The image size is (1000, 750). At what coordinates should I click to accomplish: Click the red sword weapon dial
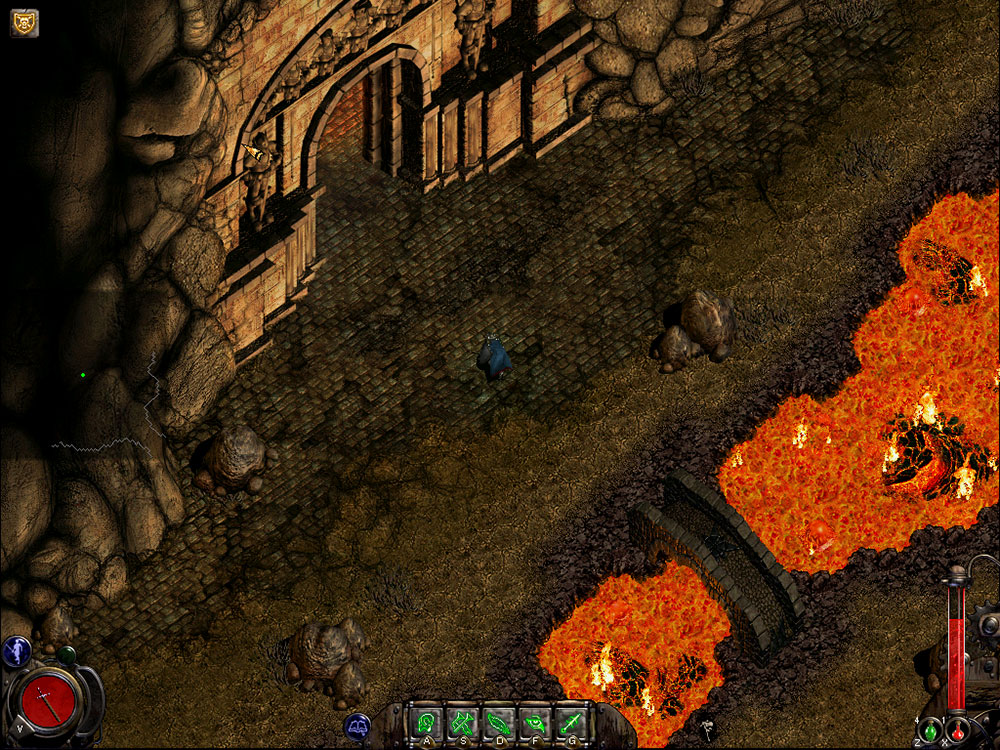tap(44, 698)
